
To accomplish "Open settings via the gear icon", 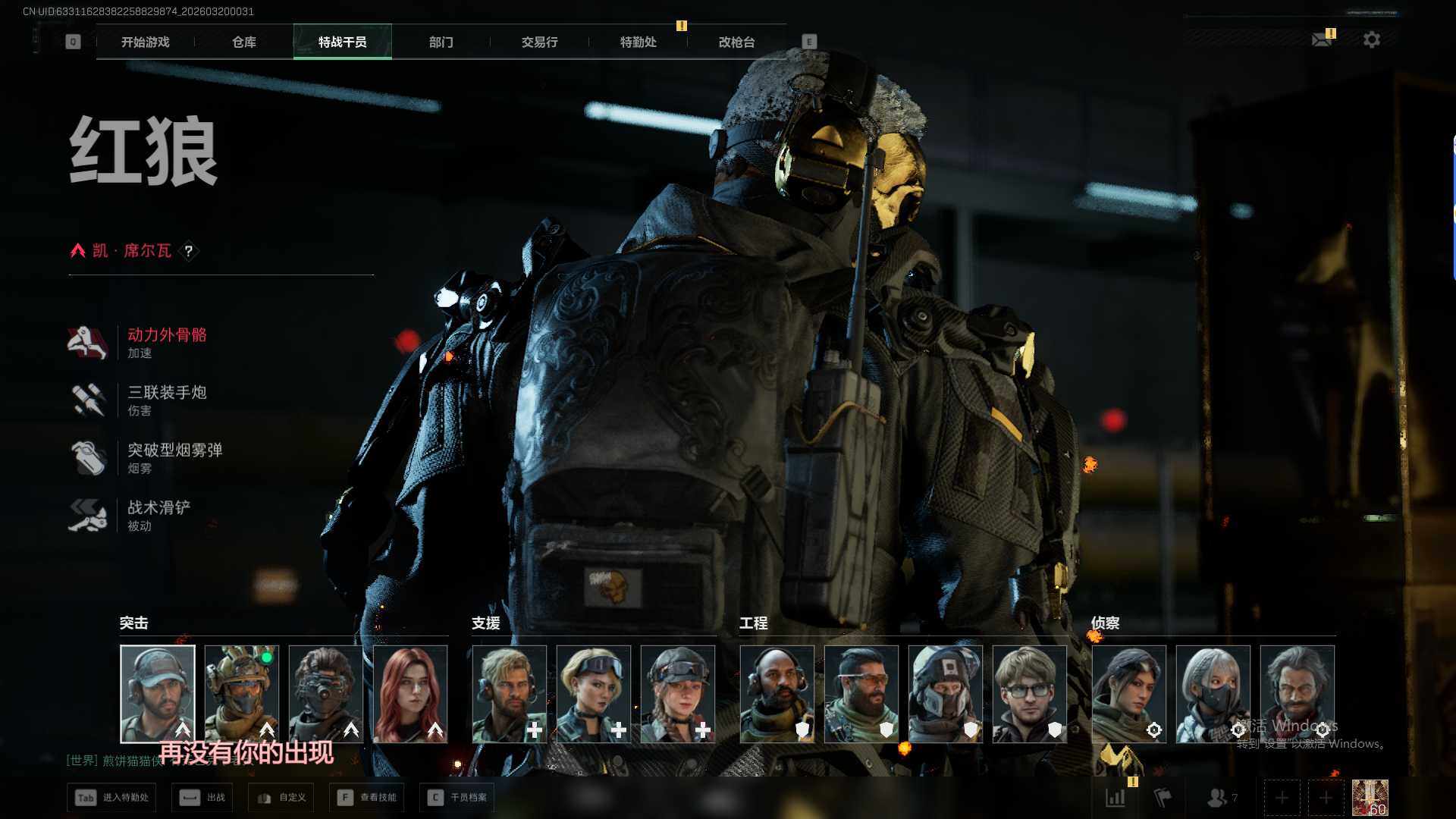I will point(1371,39).
